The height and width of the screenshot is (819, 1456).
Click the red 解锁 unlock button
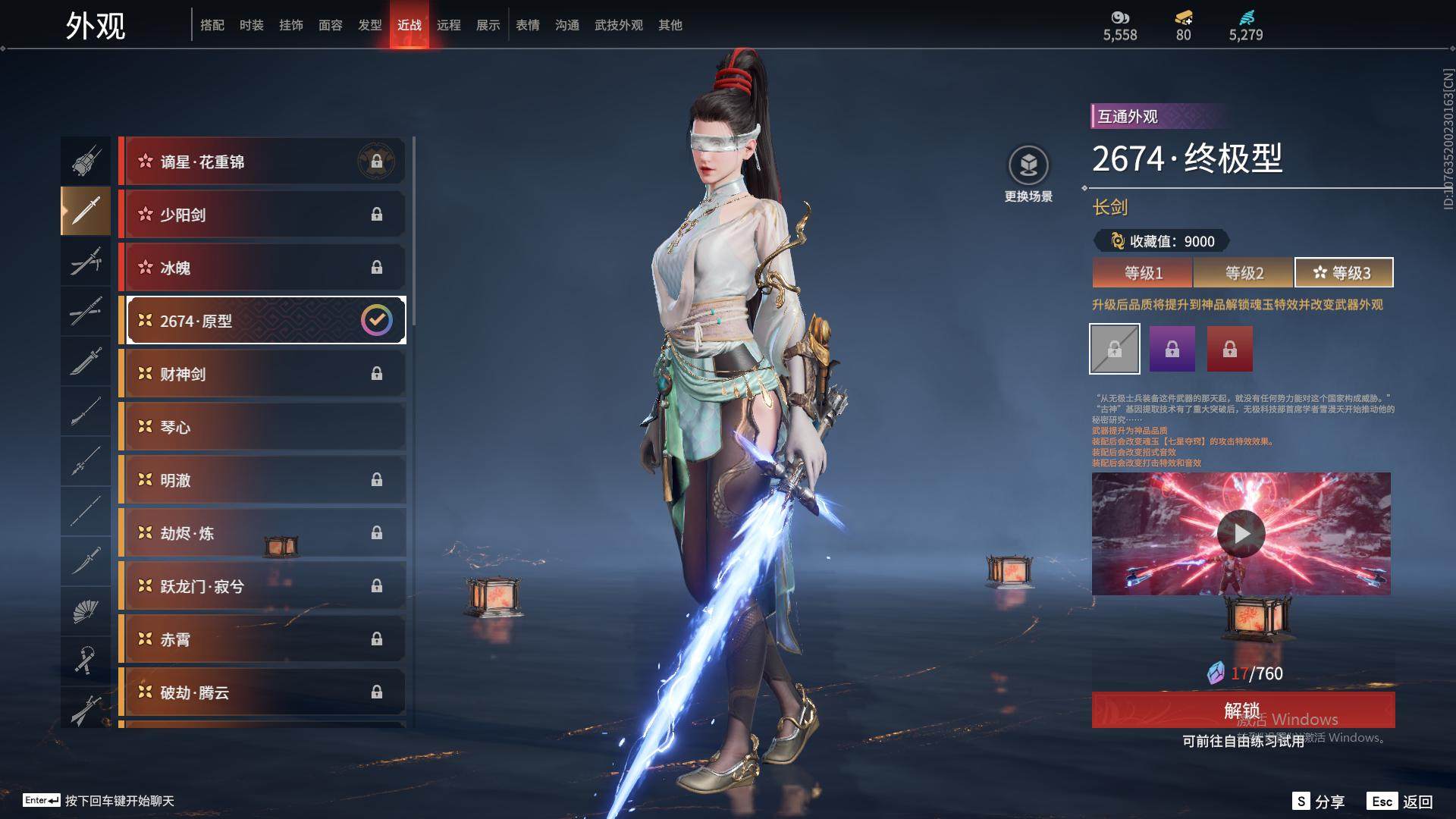1243,711
